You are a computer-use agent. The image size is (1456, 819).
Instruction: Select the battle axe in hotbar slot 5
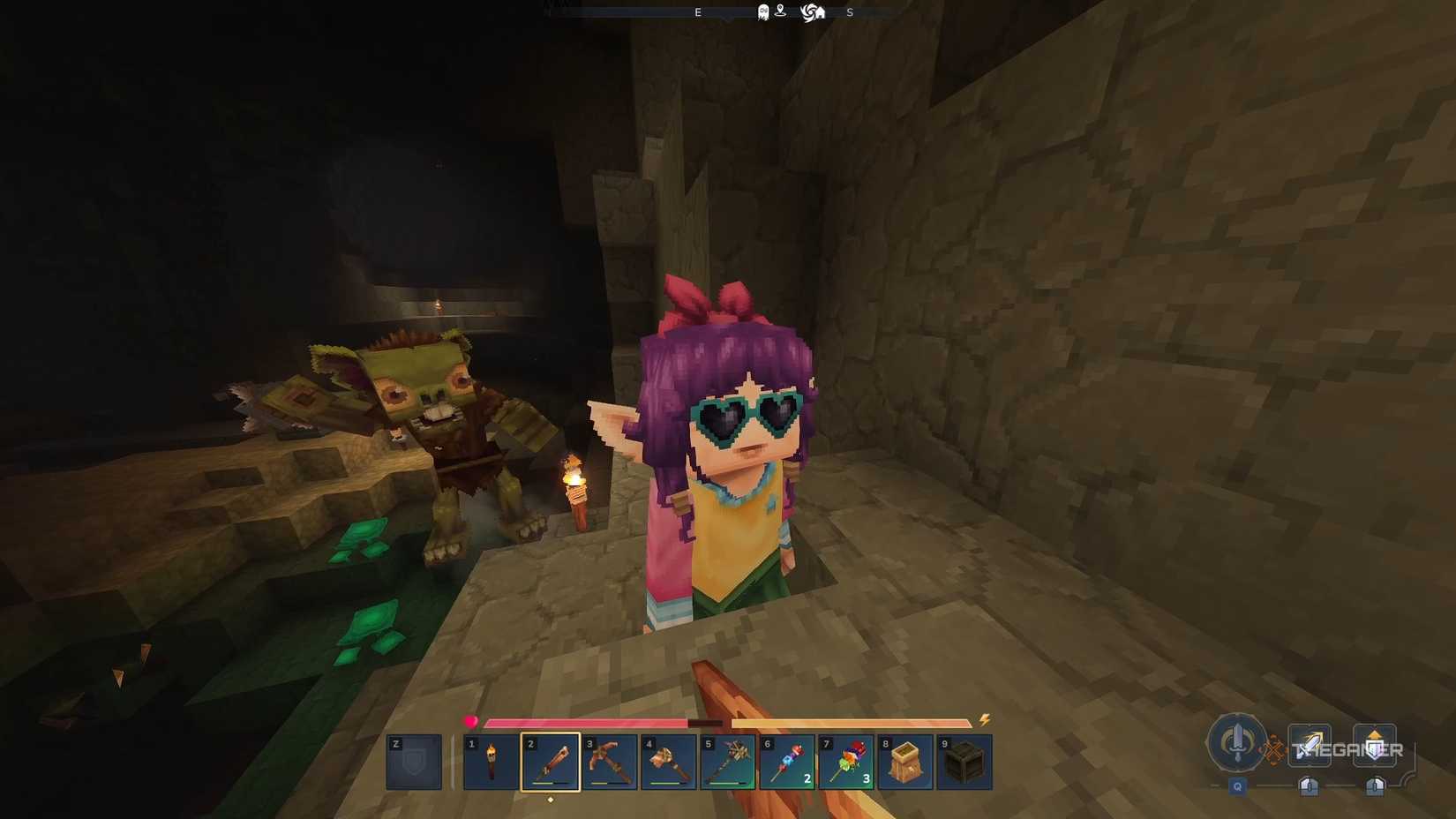point(726,762)
